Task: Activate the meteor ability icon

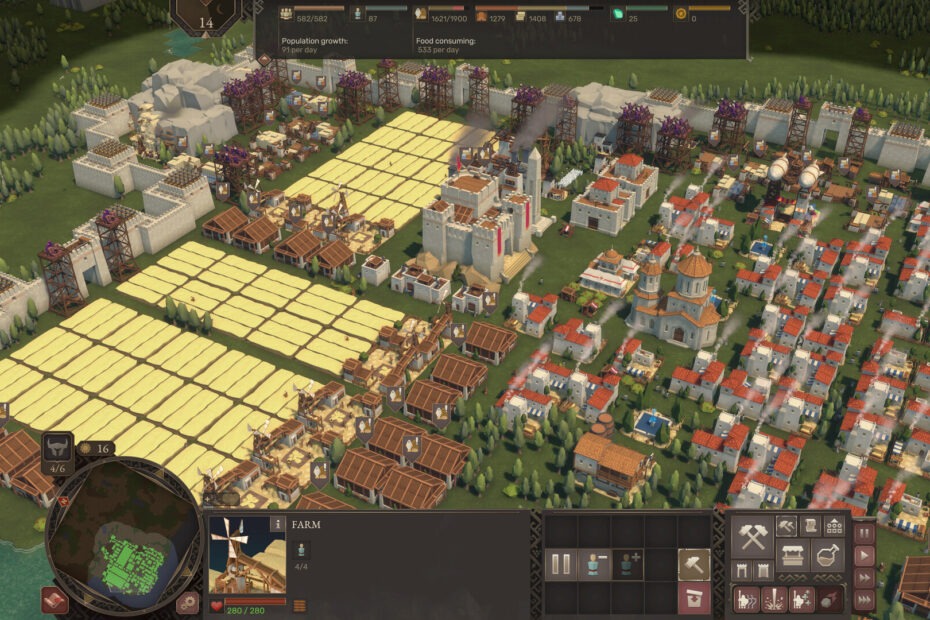Action: coord(830,599)
